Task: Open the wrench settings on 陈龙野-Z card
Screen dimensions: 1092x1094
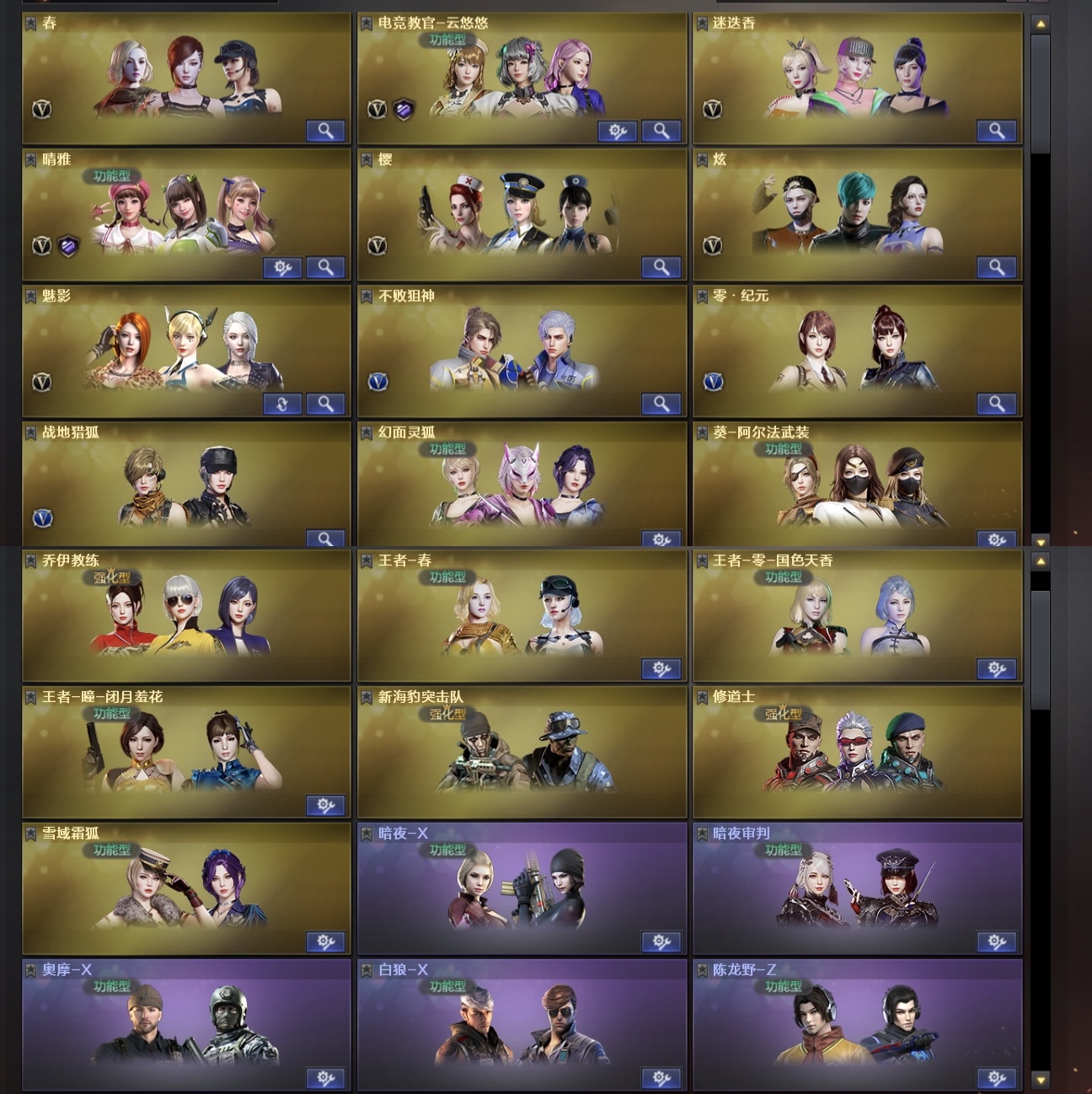Action: pyautogui.click(x=996, y=1077)
